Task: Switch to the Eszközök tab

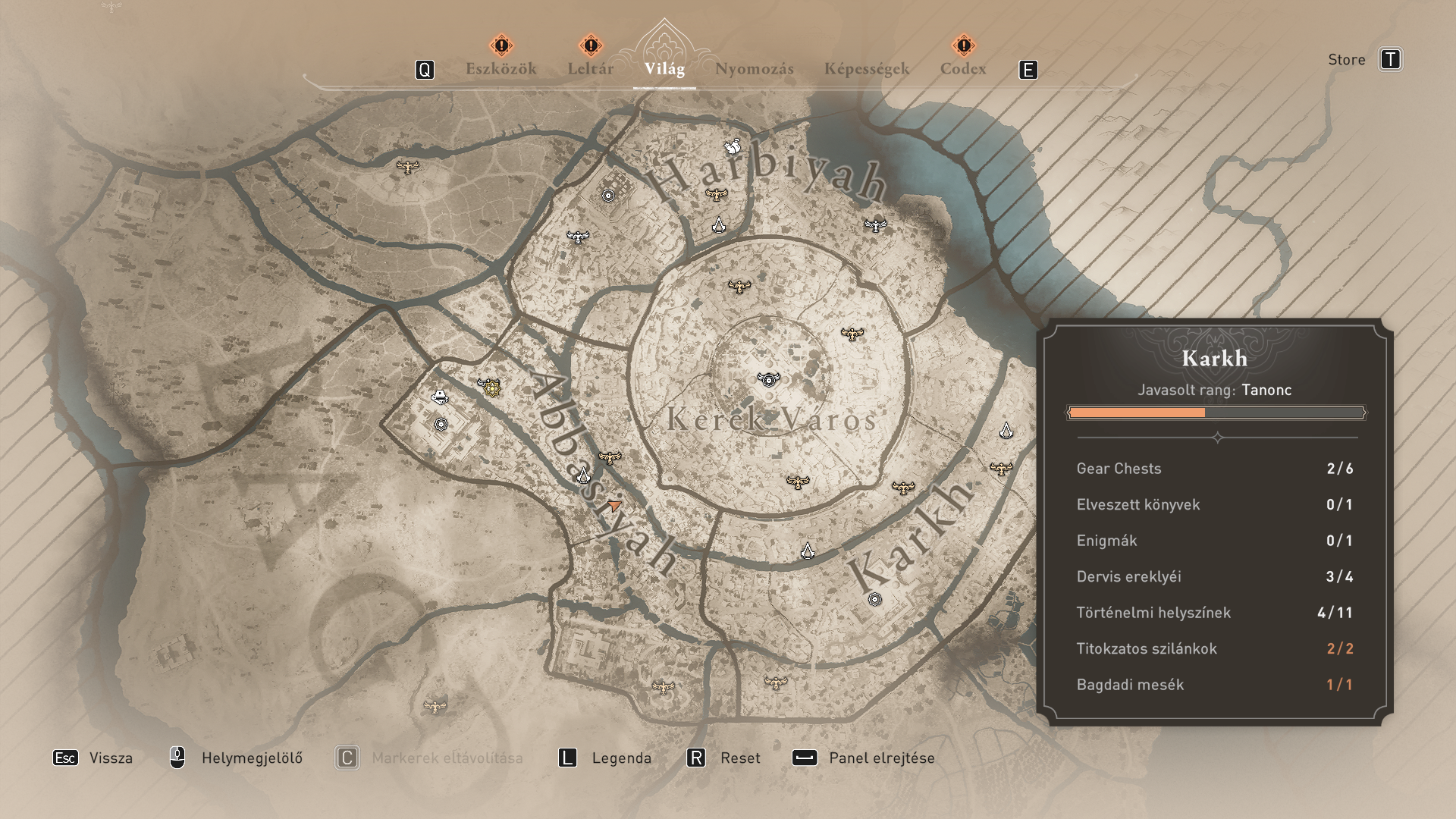Action: click(x=500, y=69)
